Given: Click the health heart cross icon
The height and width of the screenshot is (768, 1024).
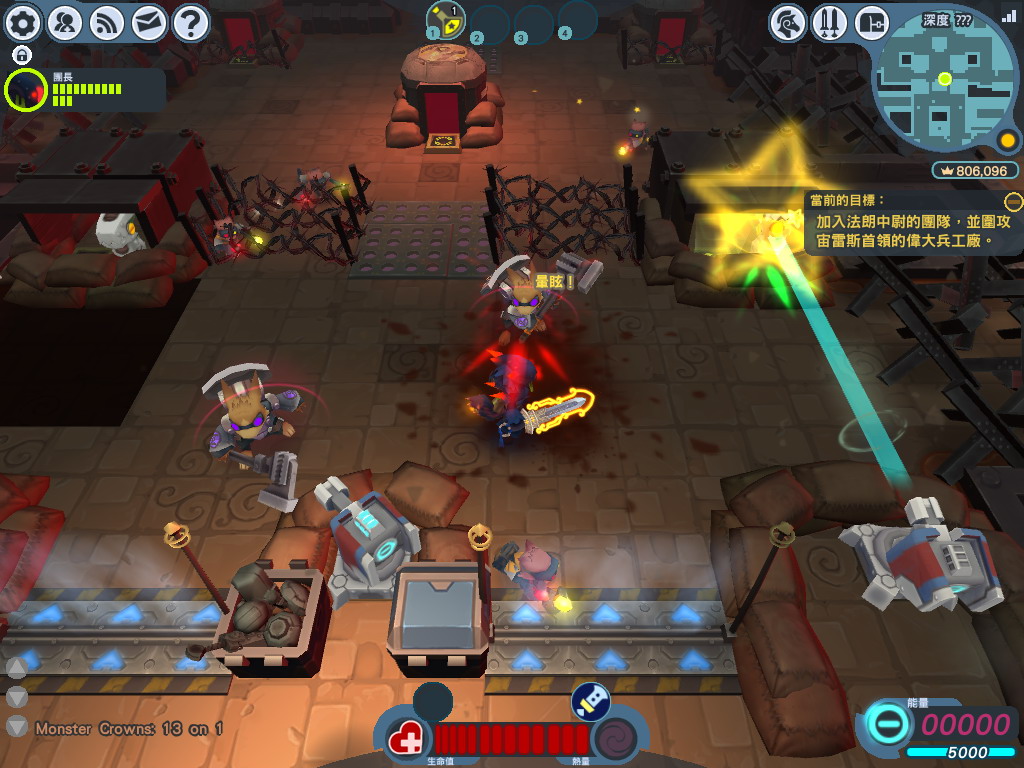Looking at the screenshot, I should (x=406, y=741).
